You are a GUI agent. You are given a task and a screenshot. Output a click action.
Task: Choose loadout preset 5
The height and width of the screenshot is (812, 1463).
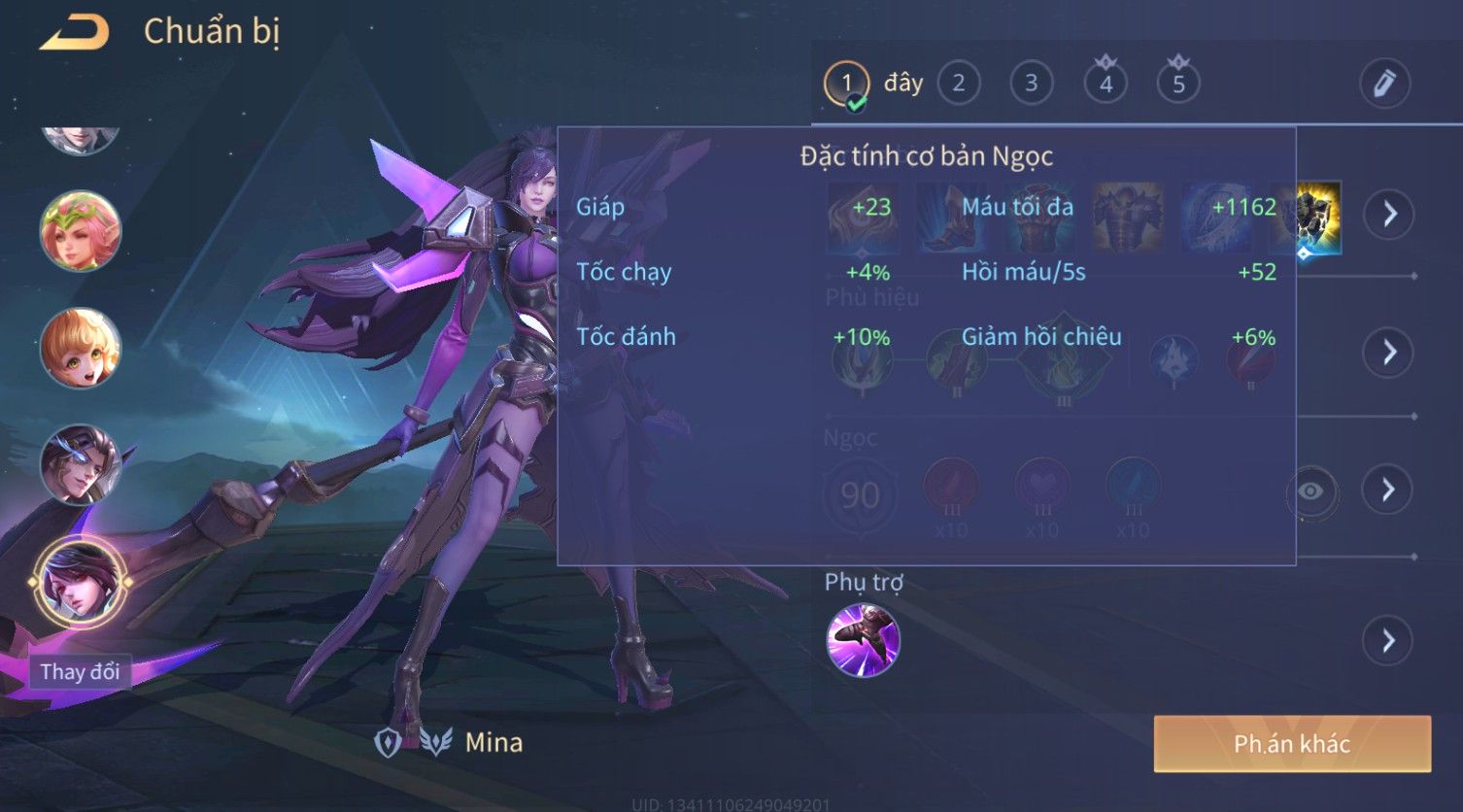(x=1177, y=85)
